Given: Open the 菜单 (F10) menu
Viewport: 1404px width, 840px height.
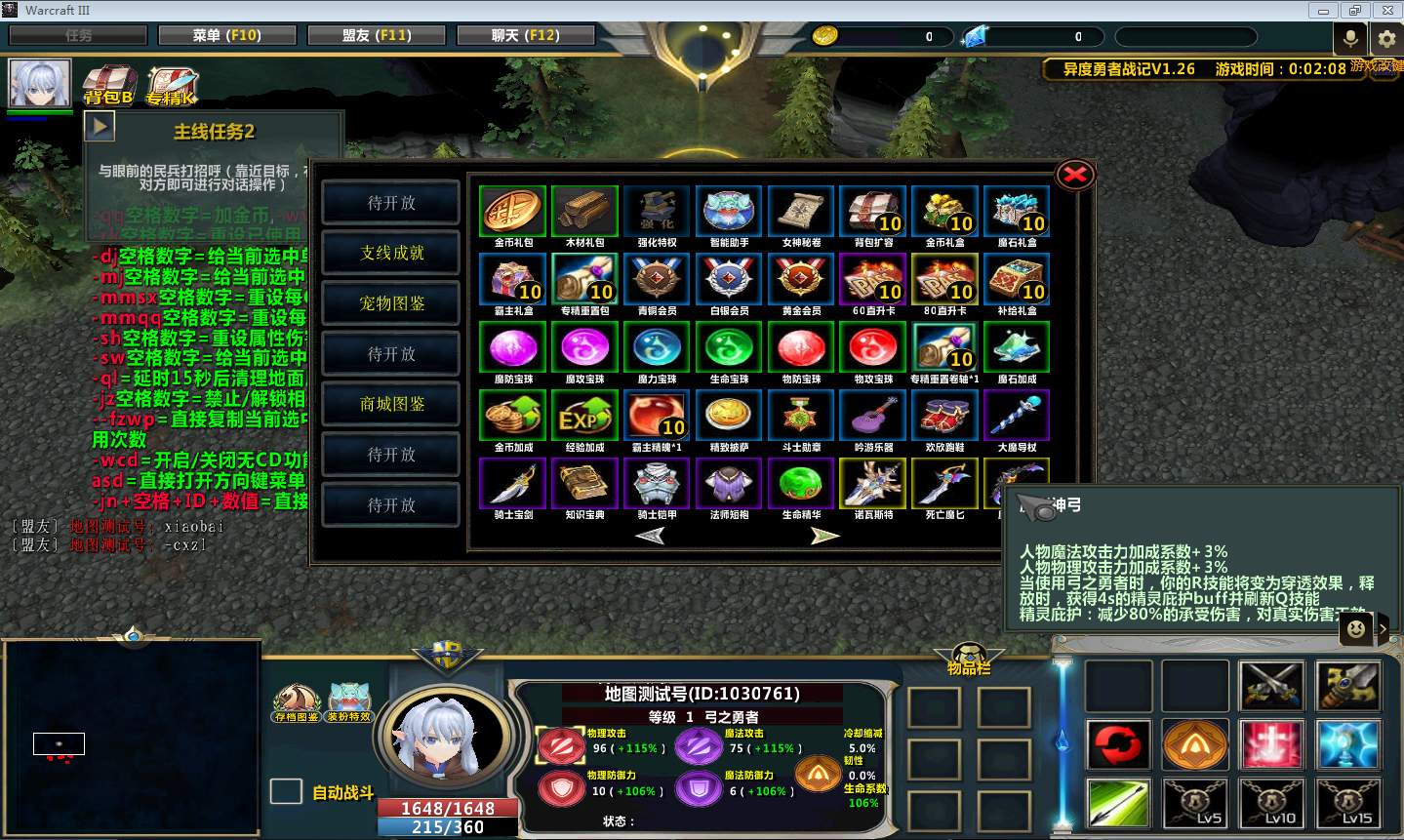Looking at the screenshot, I should pyautogui.click(x=226, y=35).
